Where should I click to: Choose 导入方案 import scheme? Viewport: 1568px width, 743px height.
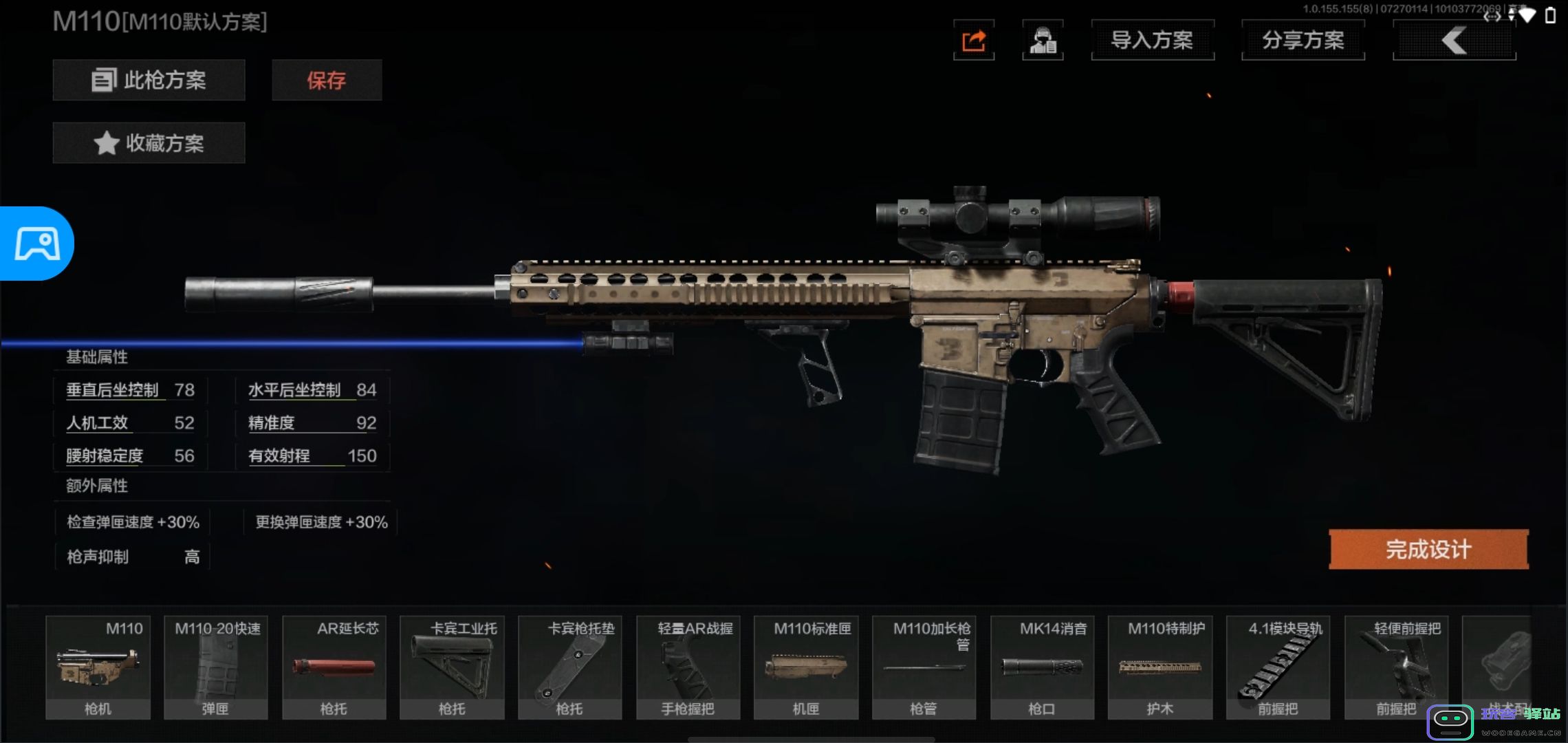[x=1153, y=41]
